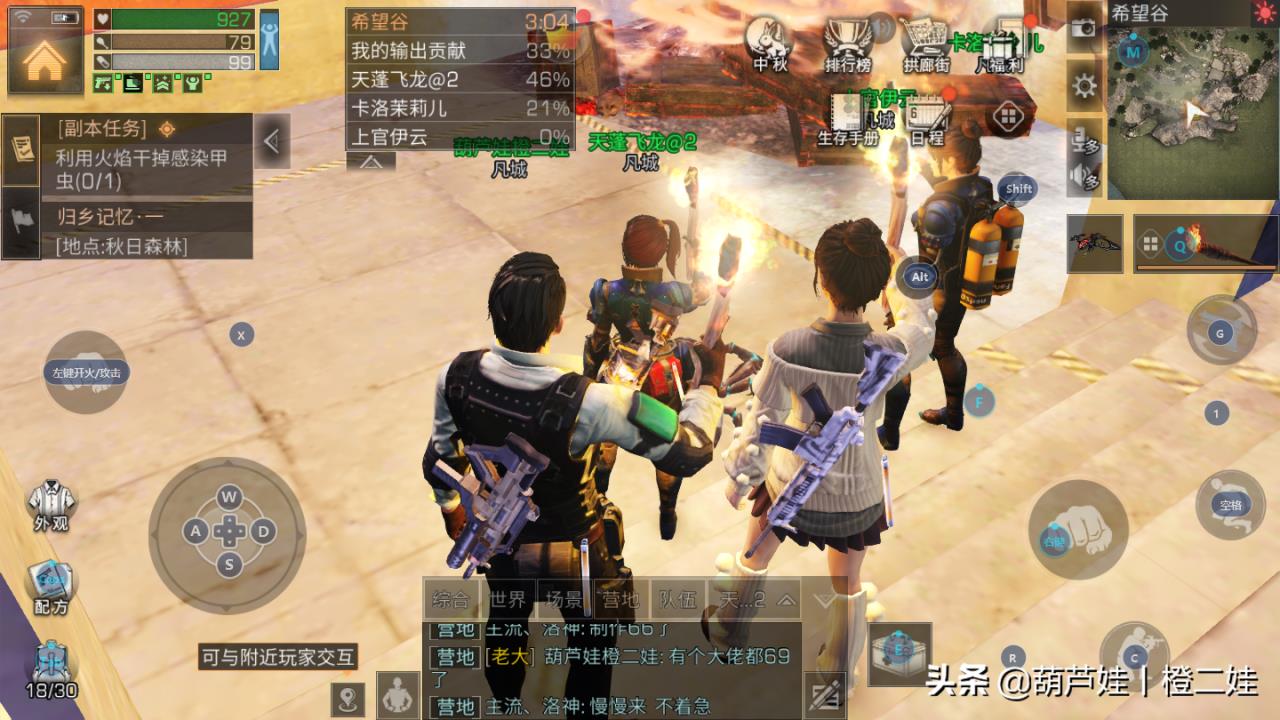Select the 营地 chat tab
1280x720 pixels.
tap(620, 600)
